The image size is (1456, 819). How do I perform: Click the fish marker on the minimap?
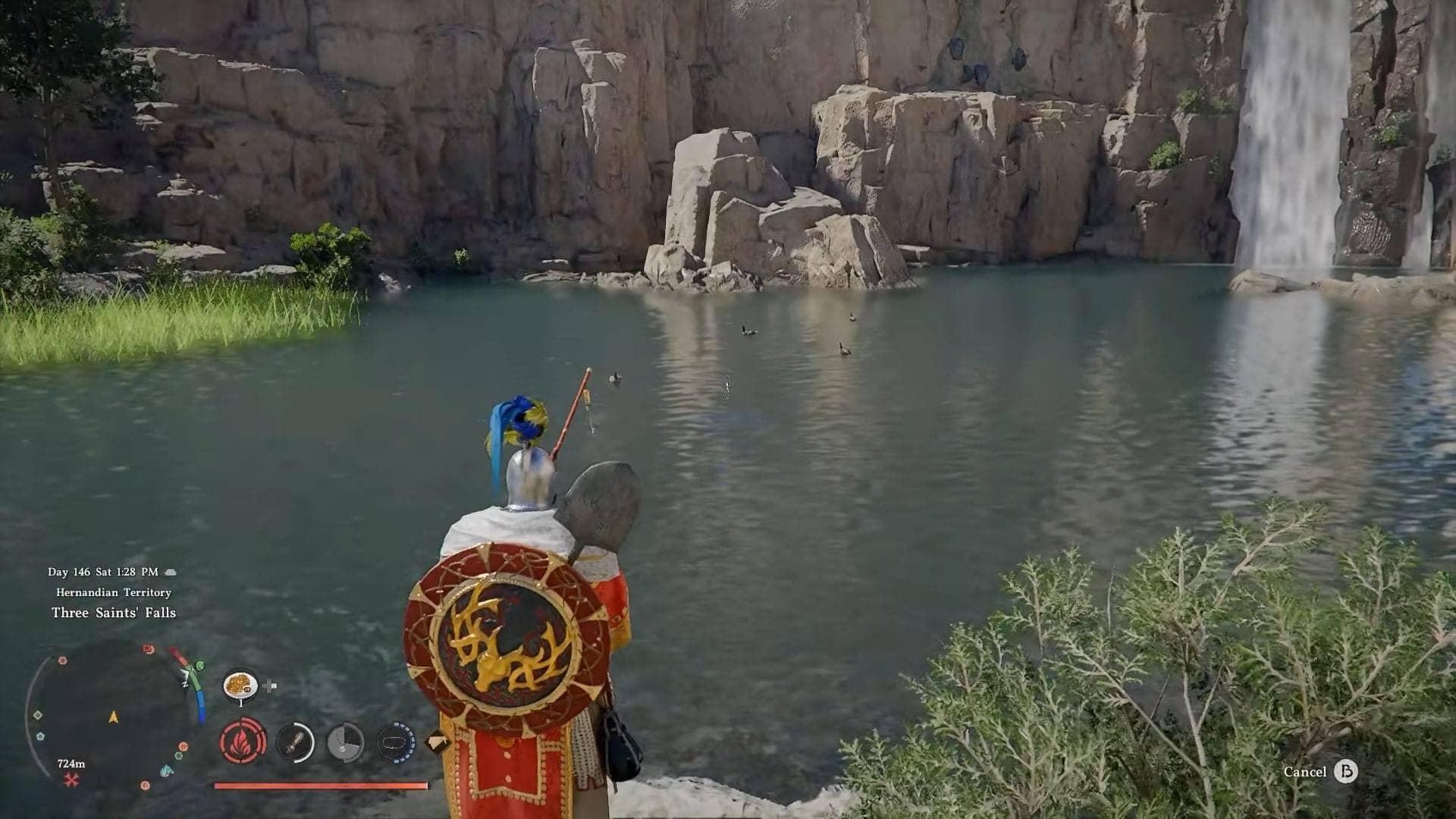(165, 772)
